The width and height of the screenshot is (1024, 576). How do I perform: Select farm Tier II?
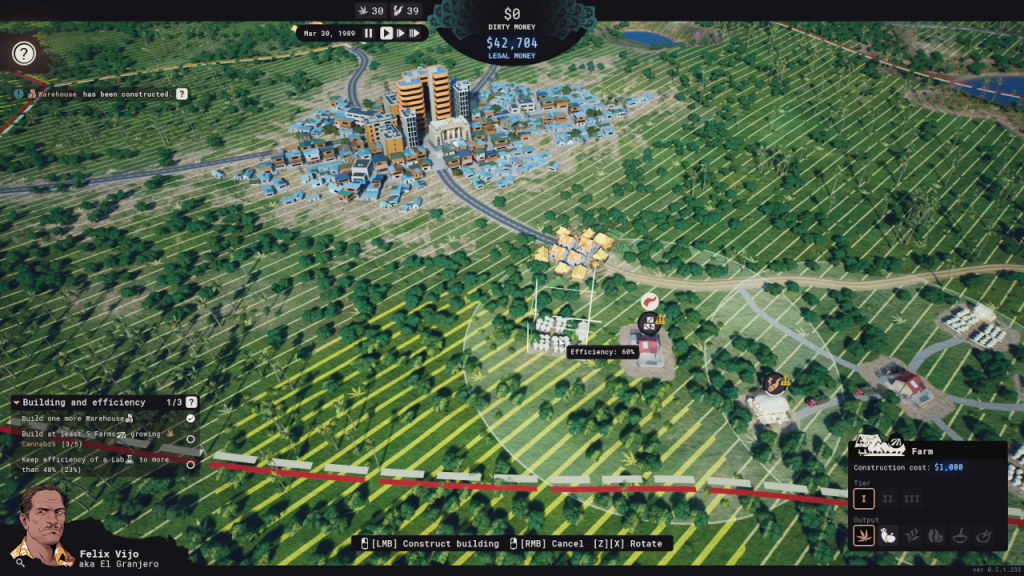pos(887,498)
